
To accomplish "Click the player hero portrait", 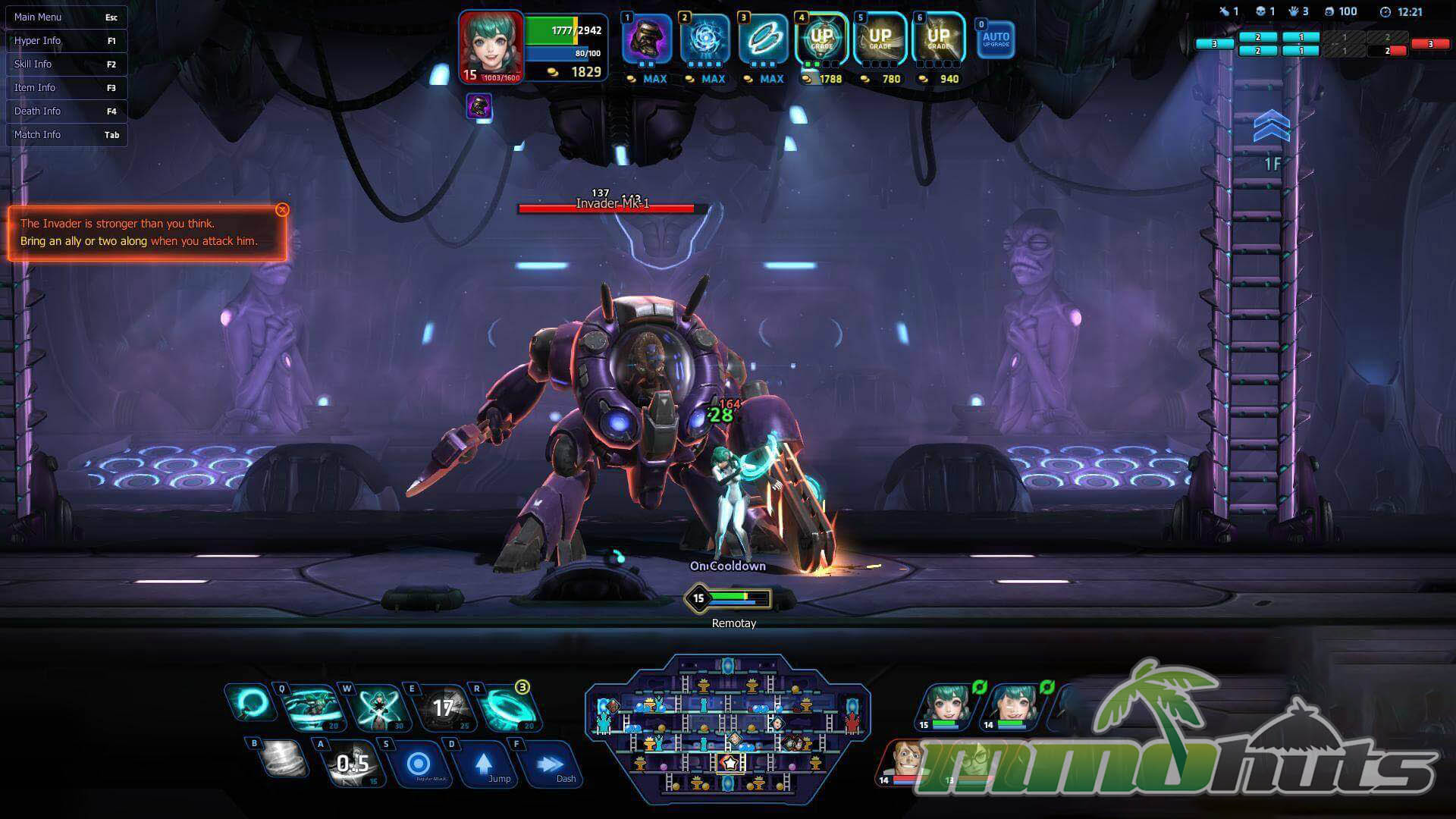I will (491, 45).
